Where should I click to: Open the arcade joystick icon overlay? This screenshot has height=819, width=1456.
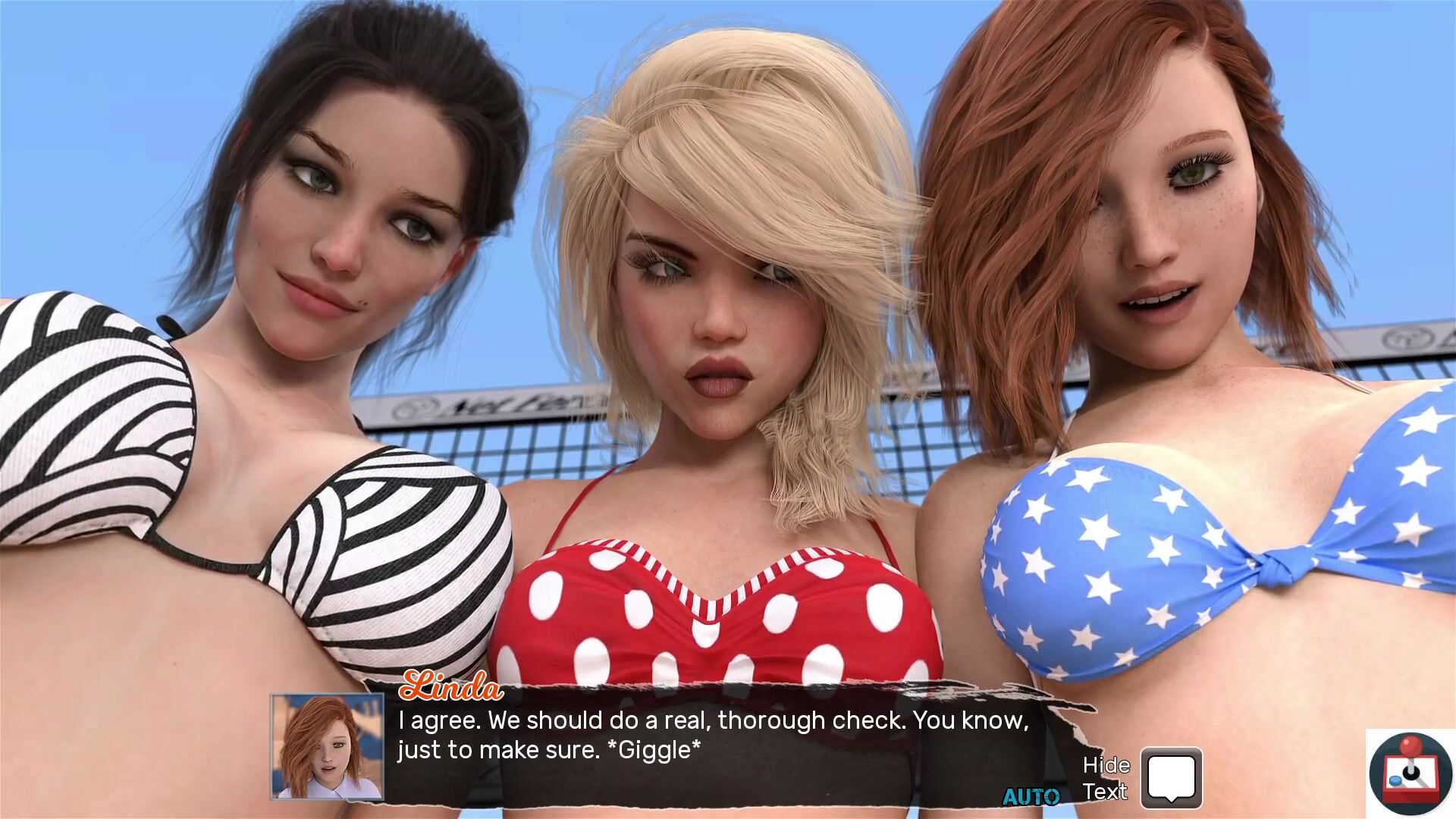pos(1410,772)
